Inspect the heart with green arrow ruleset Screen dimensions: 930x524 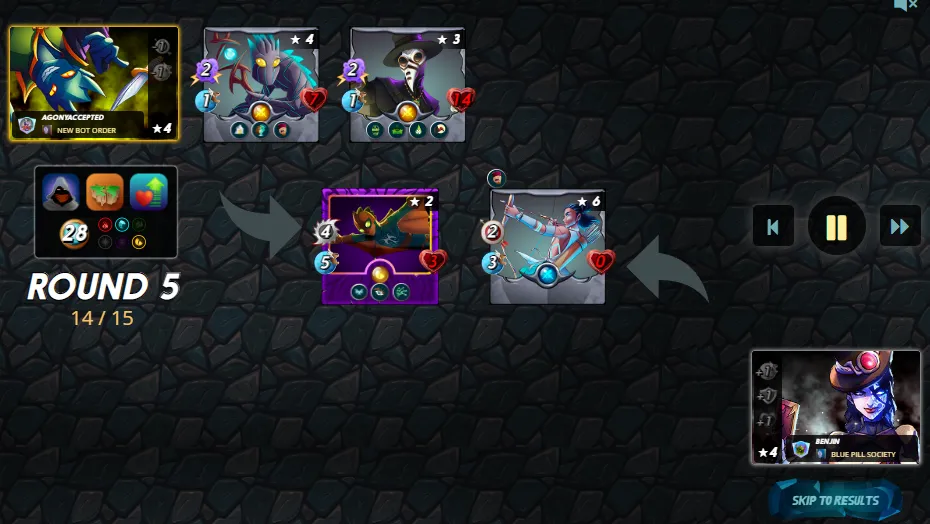click(x=149, y=192)
